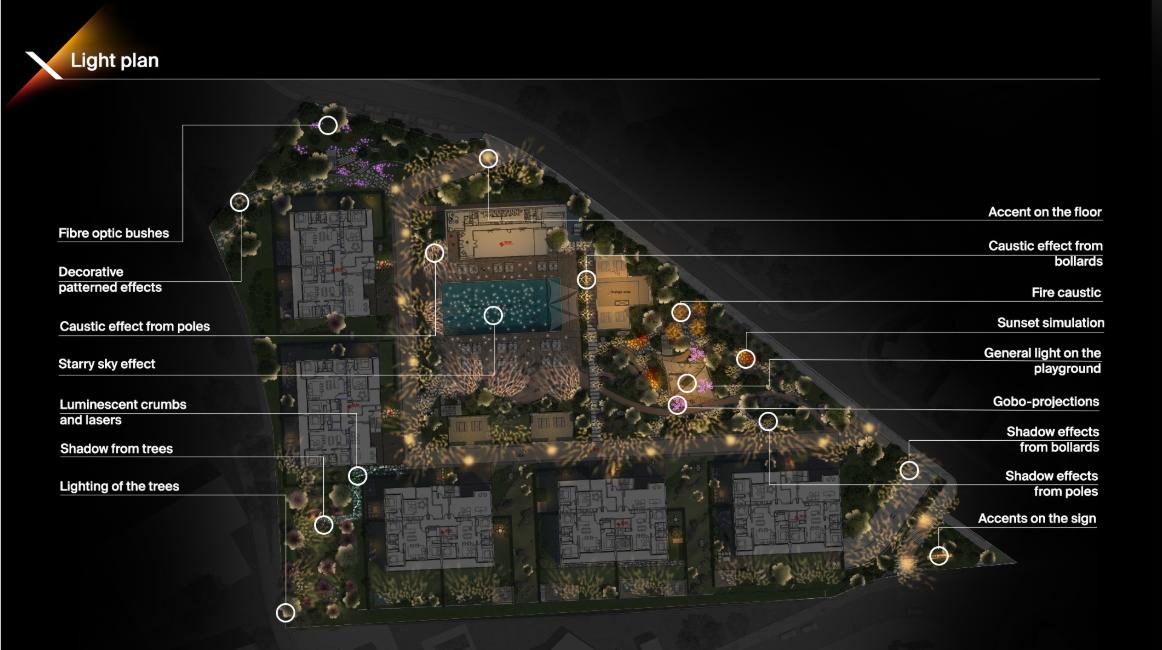
Task: Select the Shadow effects from poles label
Action: click(1051, 483)
